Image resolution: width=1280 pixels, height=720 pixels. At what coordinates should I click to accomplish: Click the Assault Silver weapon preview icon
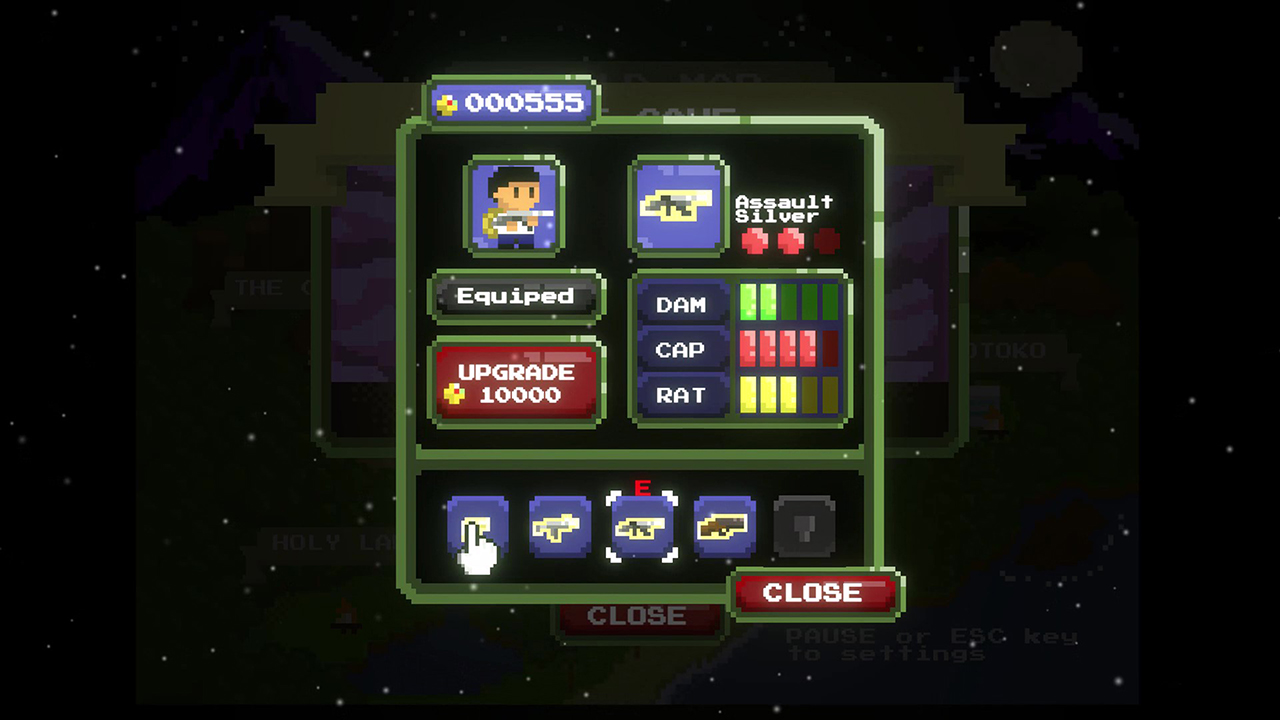pos(677,207)
